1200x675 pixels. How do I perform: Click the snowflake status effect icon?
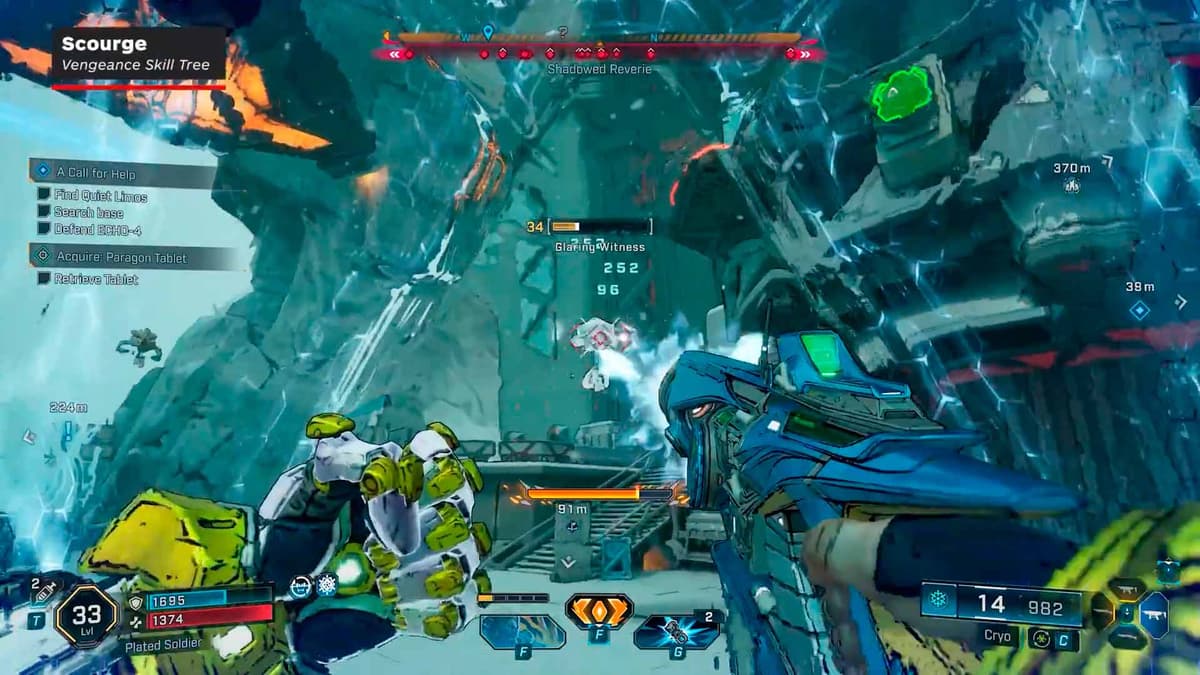[326, 586]
